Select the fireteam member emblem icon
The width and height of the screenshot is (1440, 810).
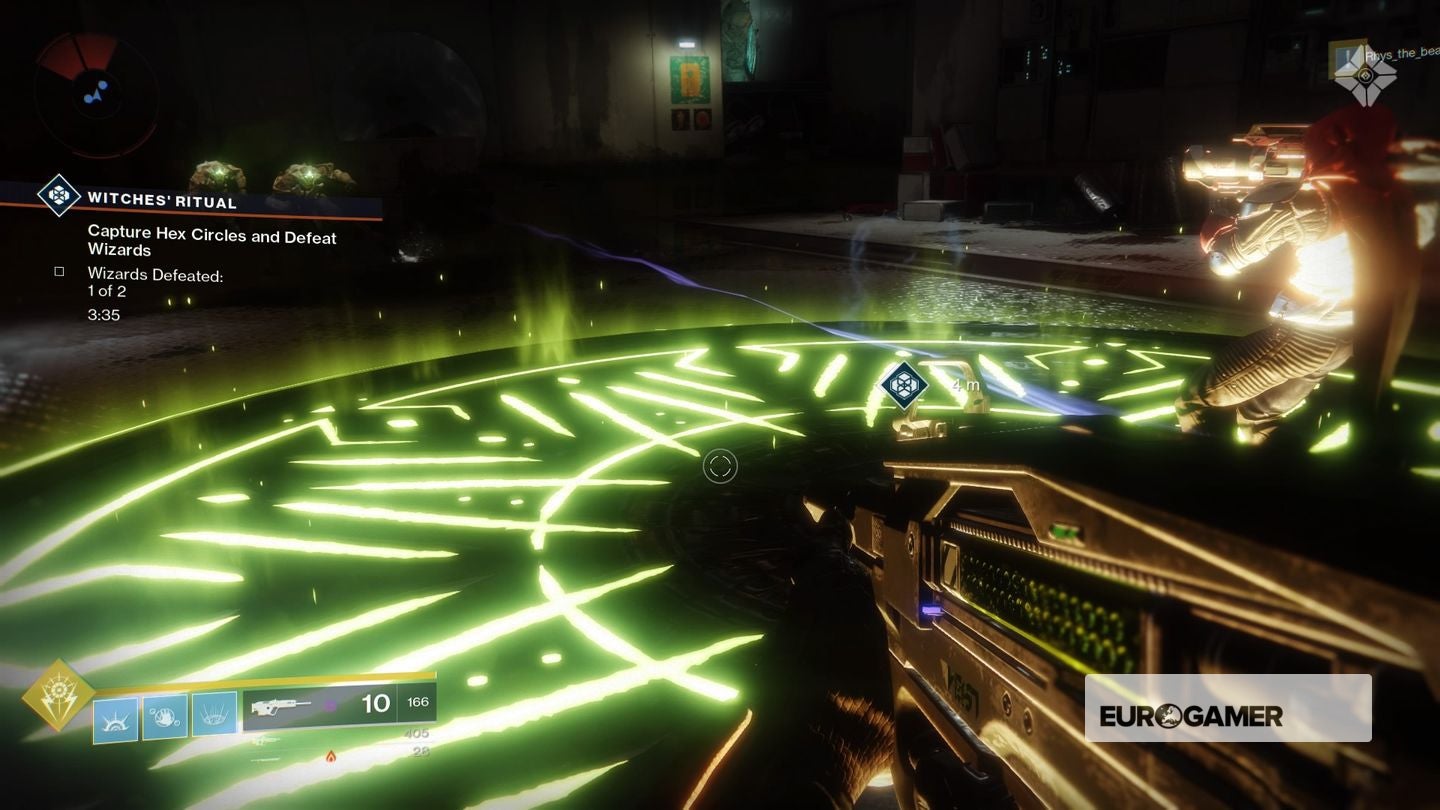pyautogui.click(x=1364, y=74)
